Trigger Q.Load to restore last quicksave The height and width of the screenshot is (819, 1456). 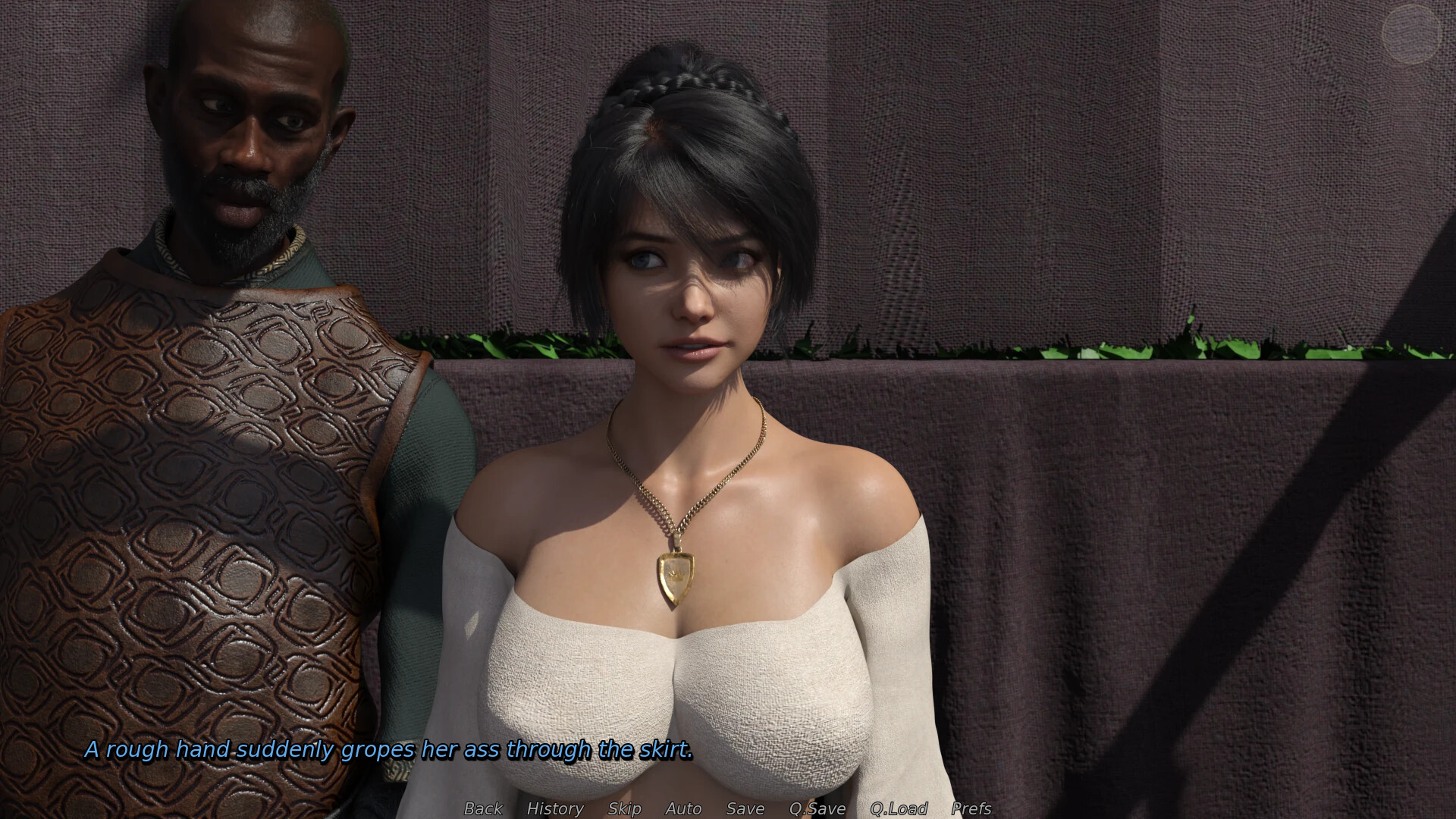[899, 808]
